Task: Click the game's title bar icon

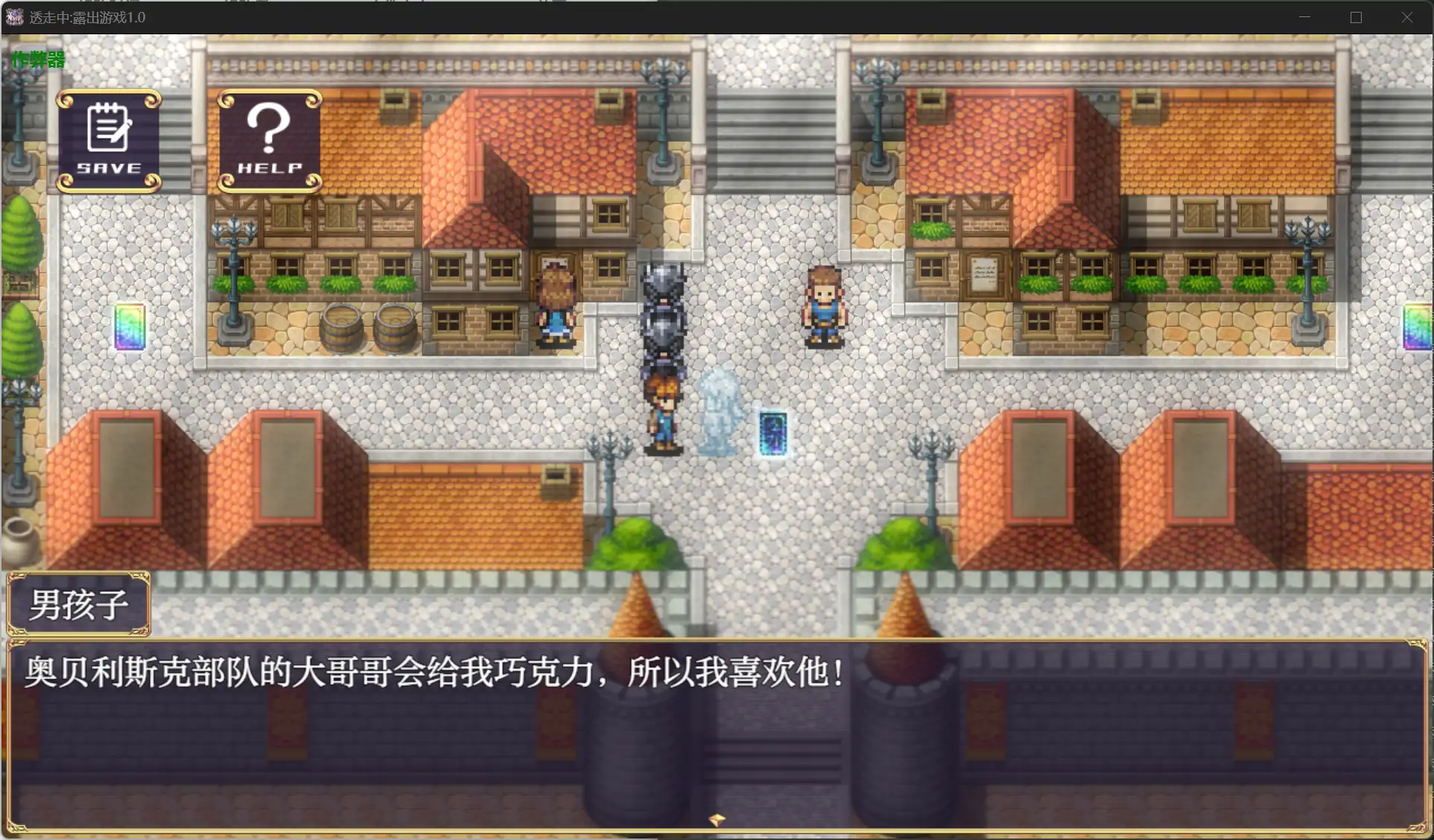Action: tap(13, 16)
